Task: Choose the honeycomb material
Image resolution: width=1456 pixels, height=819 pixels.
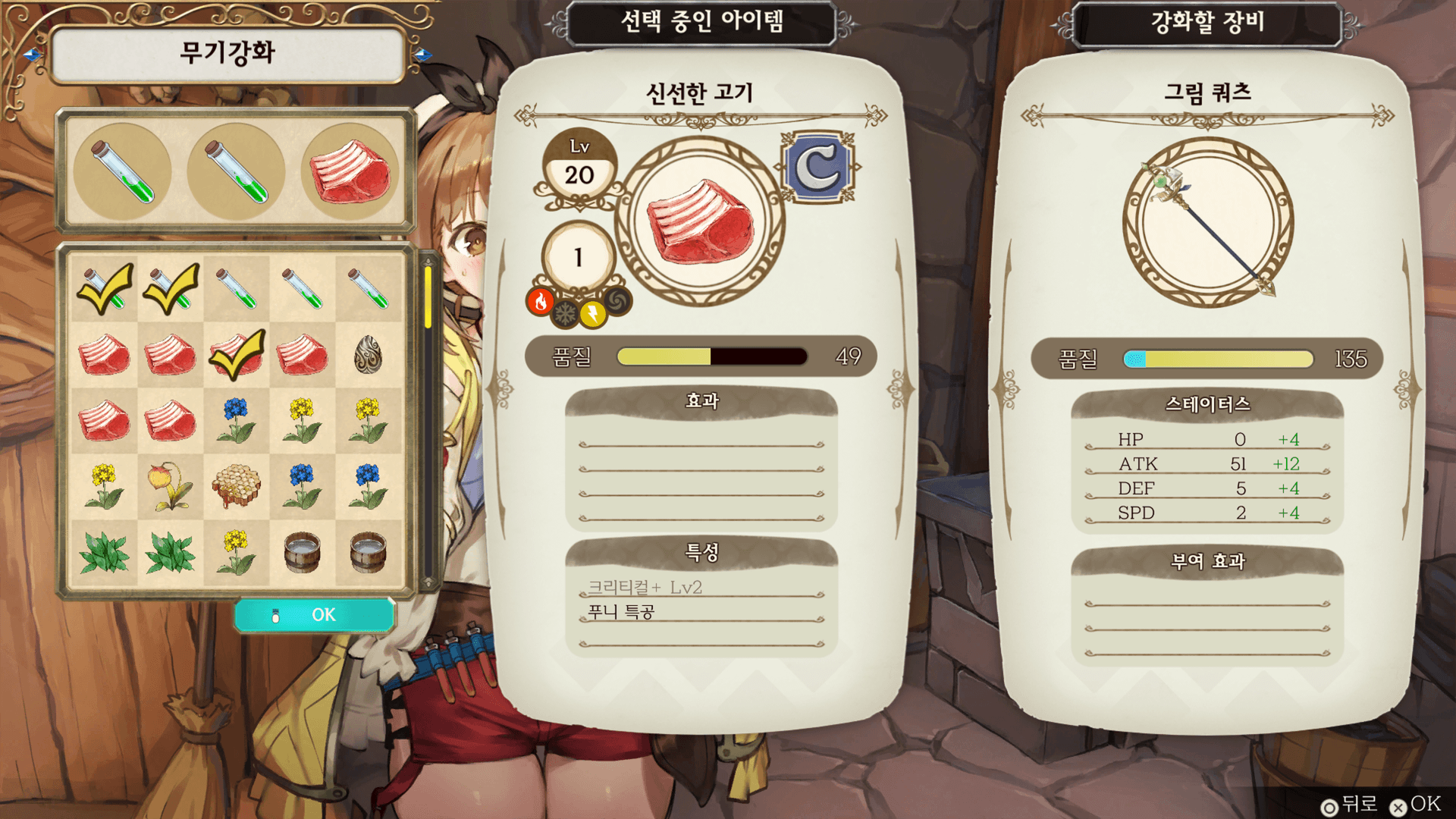Action: [x=237, y=486]
